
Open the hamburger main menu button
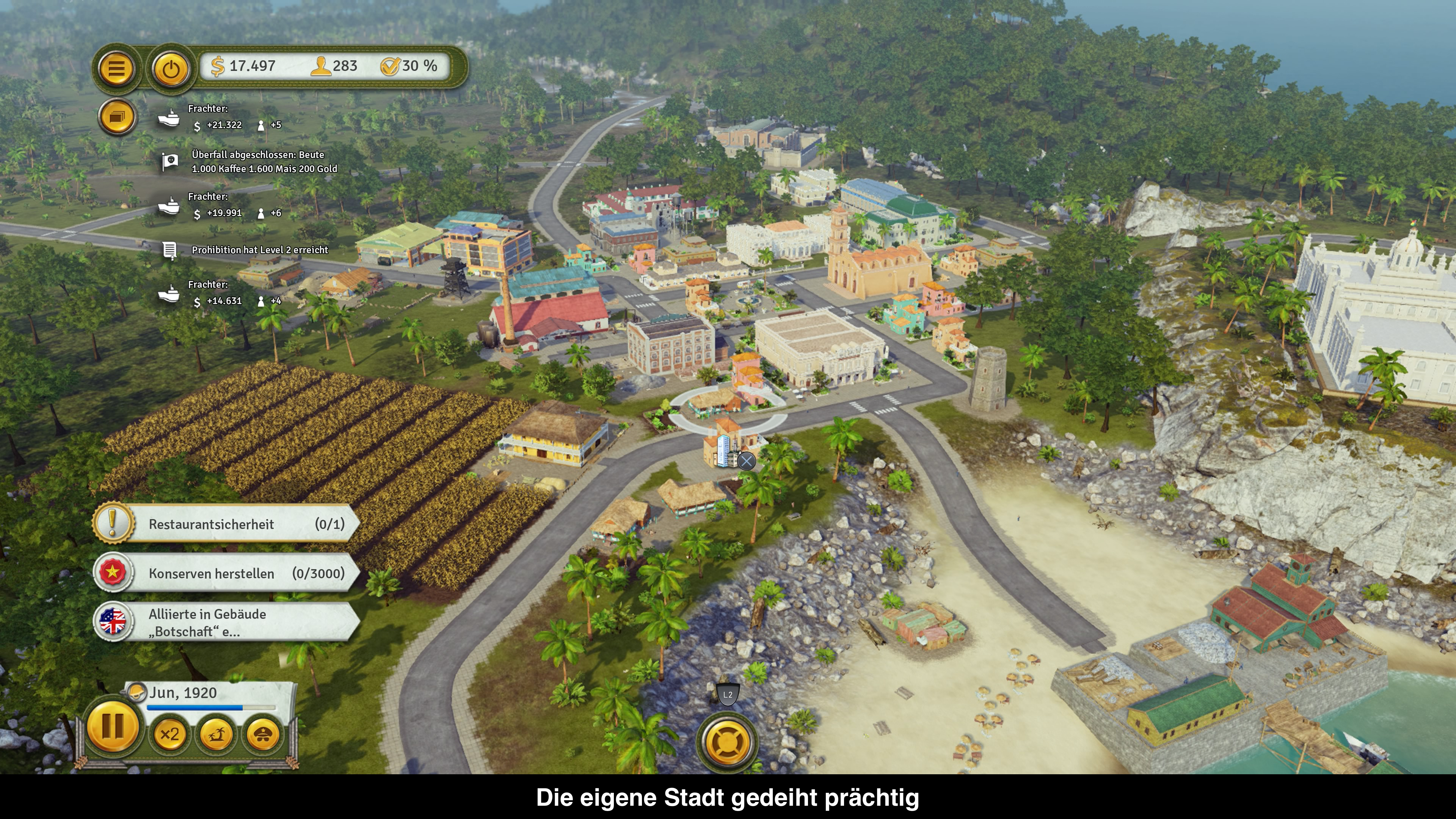coord(116,69)
